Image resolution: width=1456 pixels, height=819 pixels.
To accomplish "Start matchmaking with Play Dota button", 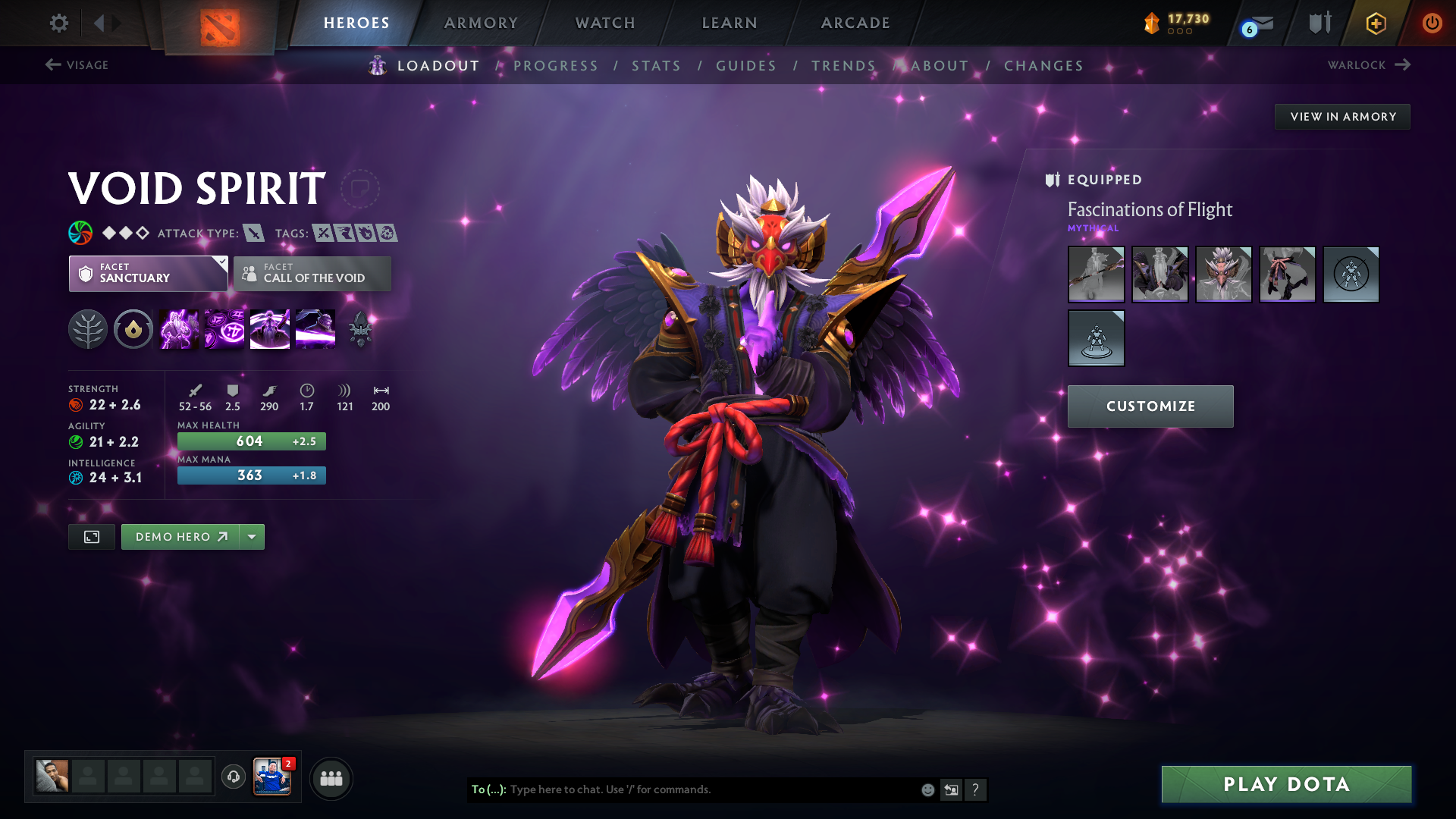I will [1286, 784].
